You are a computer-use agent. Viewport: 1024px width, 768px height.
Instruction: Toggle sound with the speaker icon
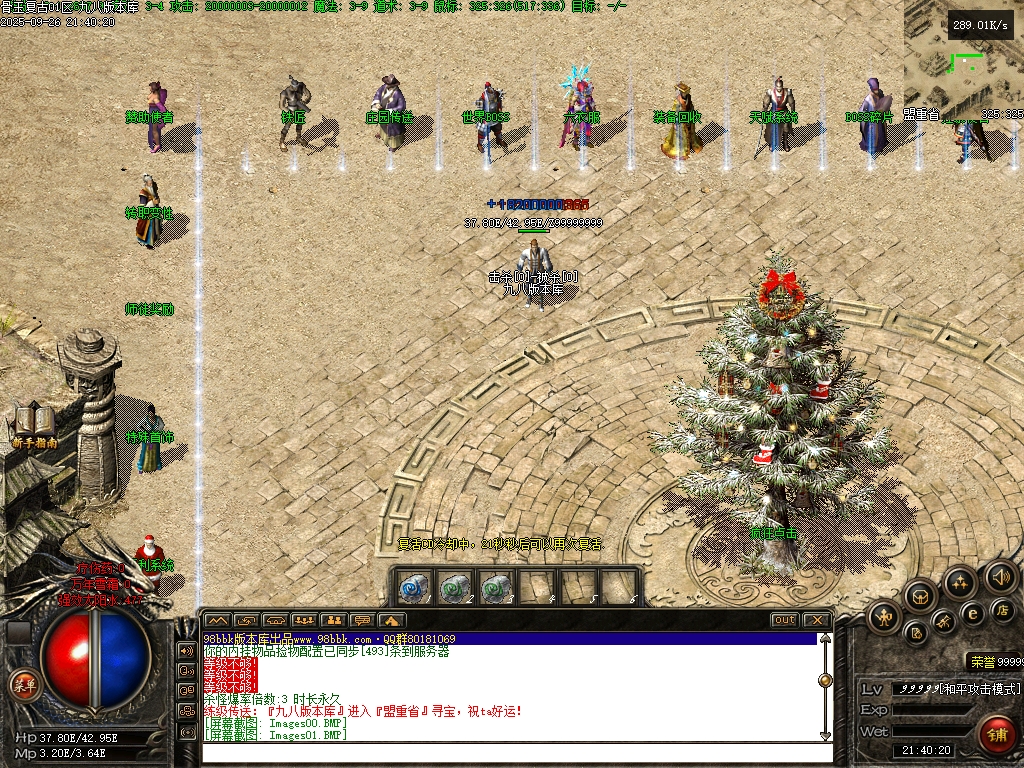pos(1000,576)
